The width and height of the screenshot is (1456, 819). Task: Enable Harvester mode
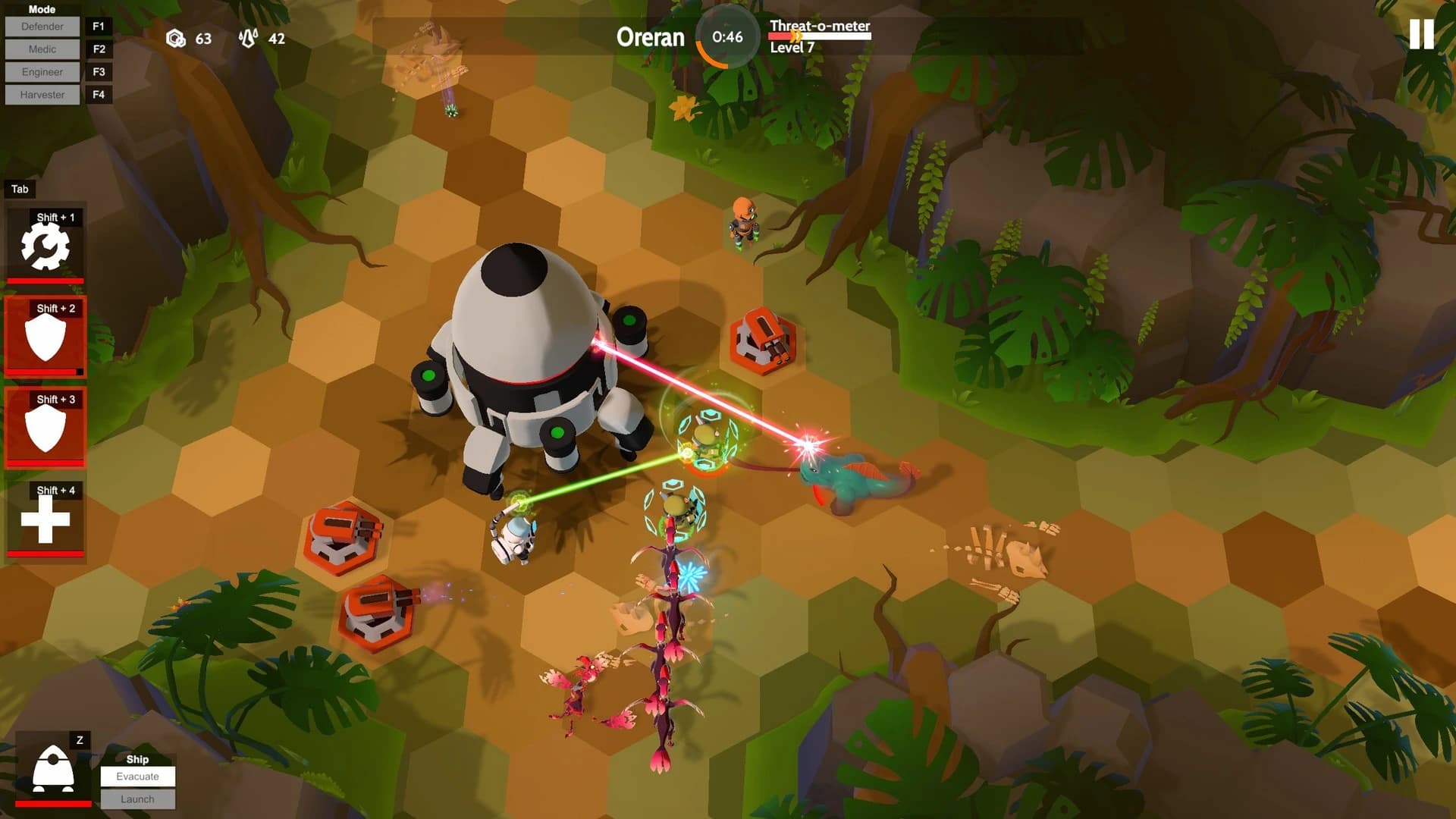[42, 94]
